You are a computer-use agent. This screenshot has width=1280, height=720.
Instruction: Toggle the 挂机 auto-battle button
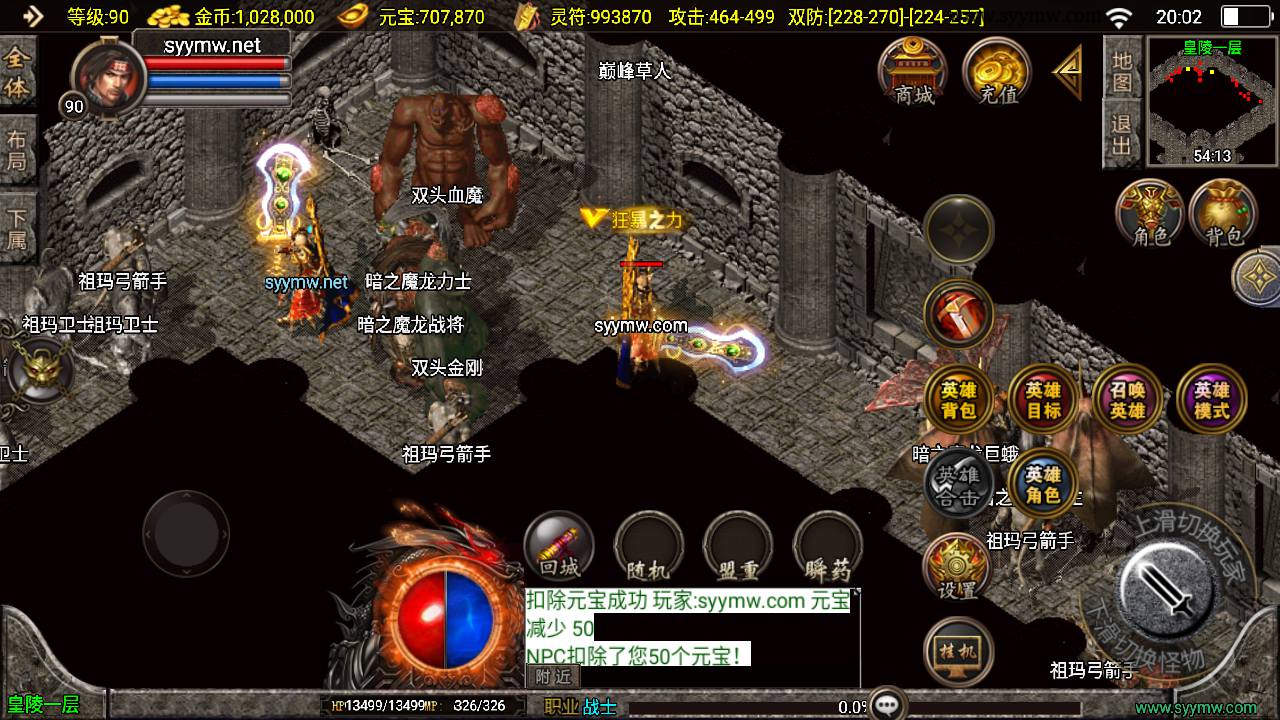(x=958, y=652)
